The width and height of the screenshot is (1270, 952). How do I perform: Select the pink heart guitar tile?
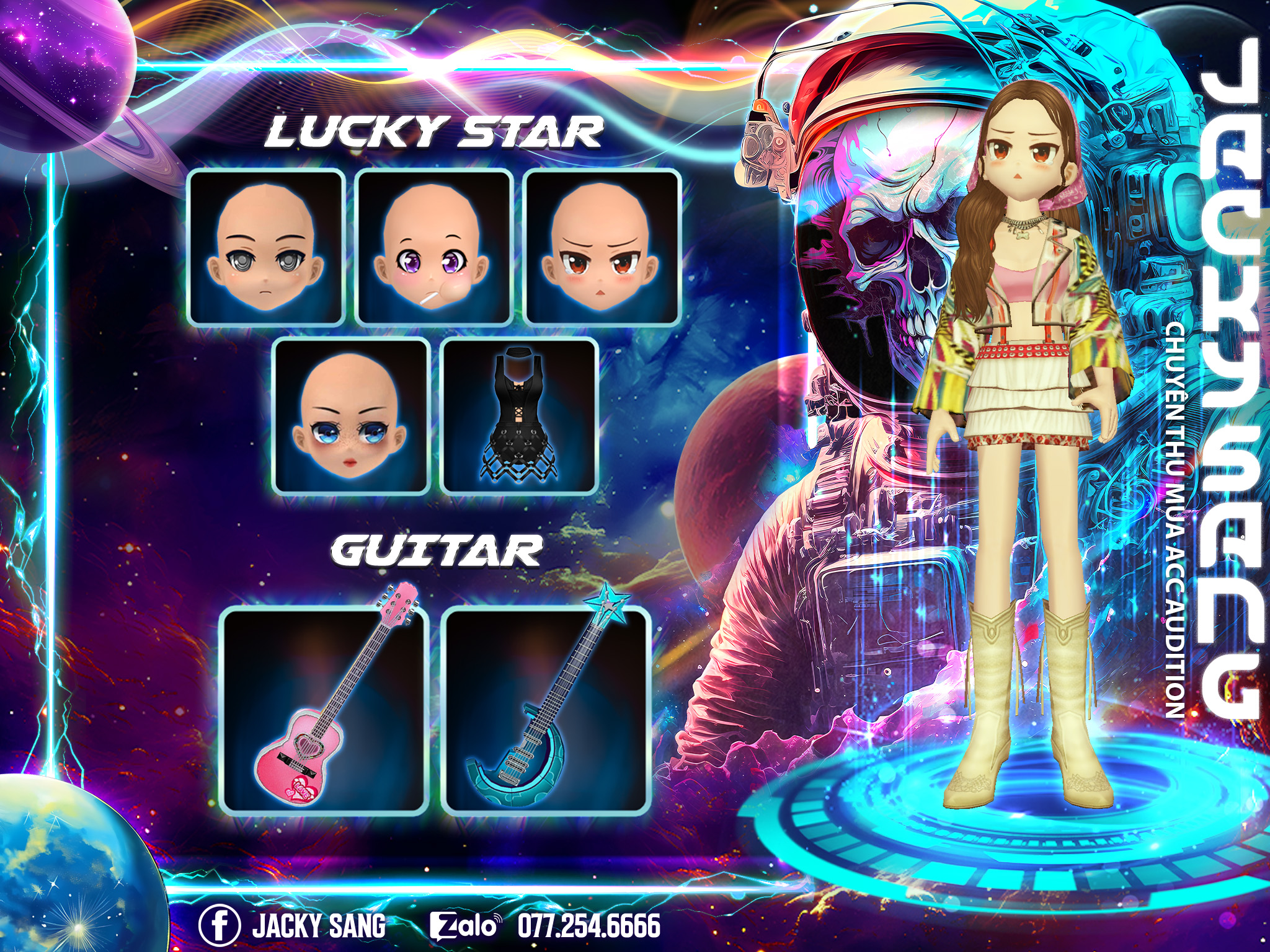click(x=325, y=710)
